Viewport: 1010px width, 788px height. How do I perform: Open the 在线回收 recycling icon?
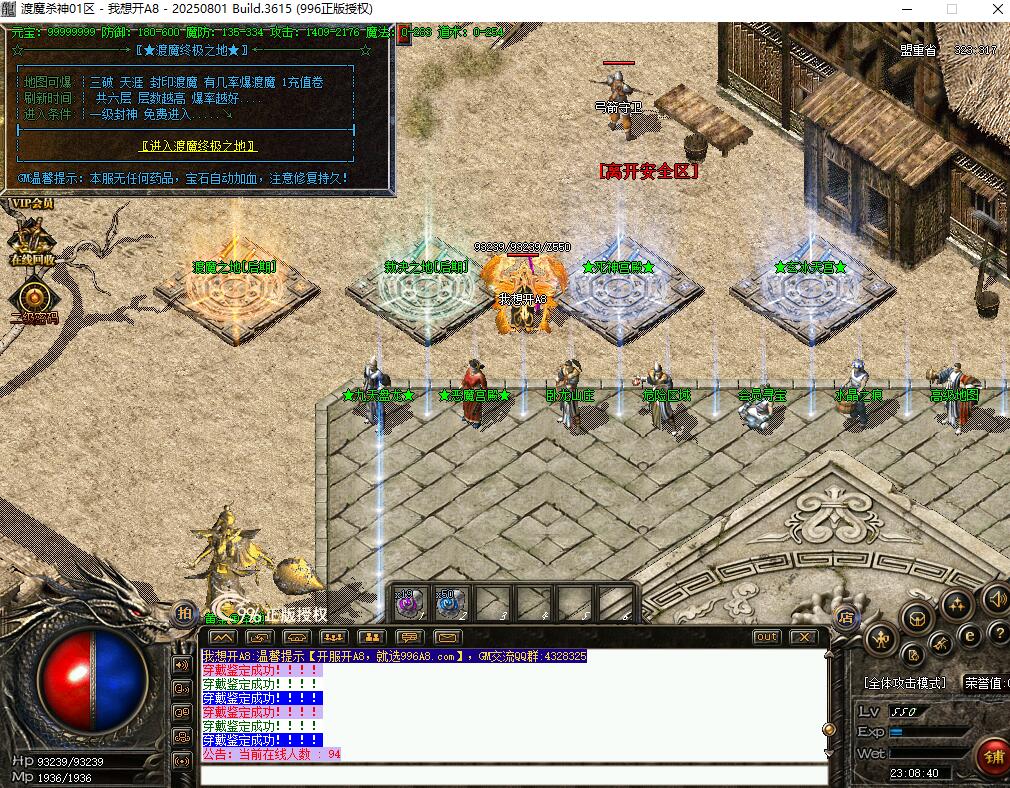[32, 243]
